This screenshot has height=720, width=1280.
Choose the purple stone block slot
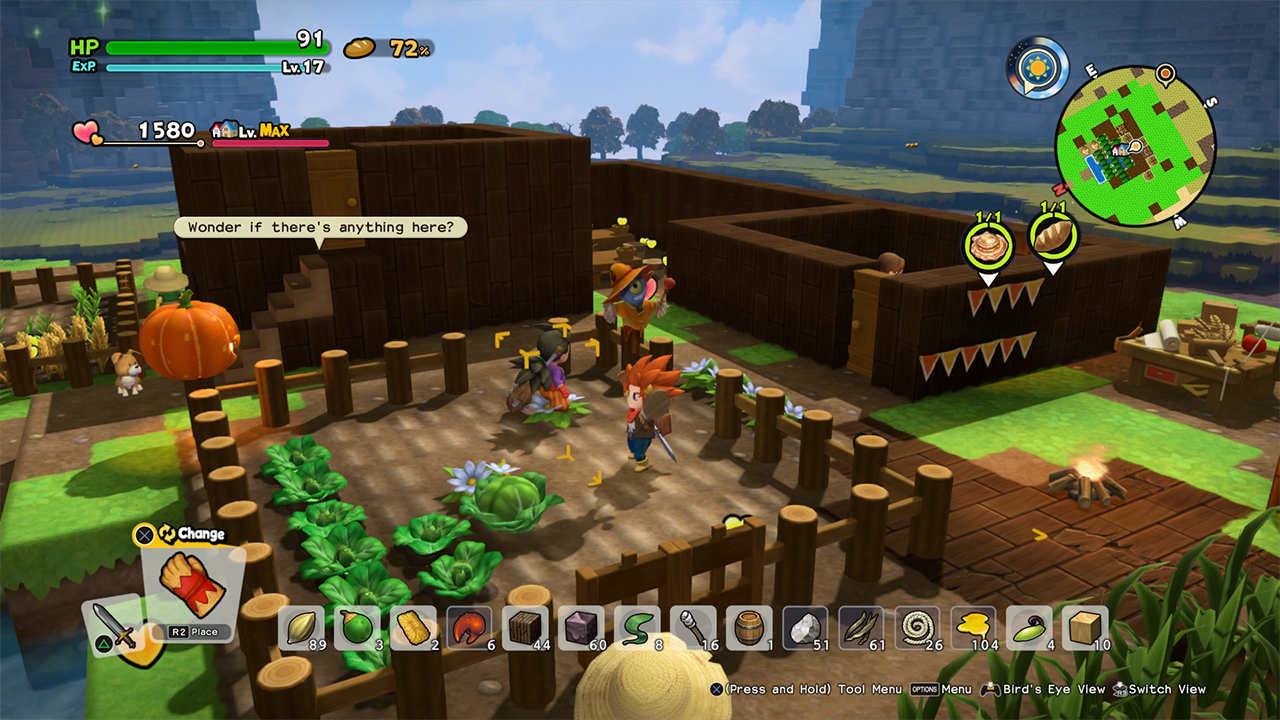point(582,628)
